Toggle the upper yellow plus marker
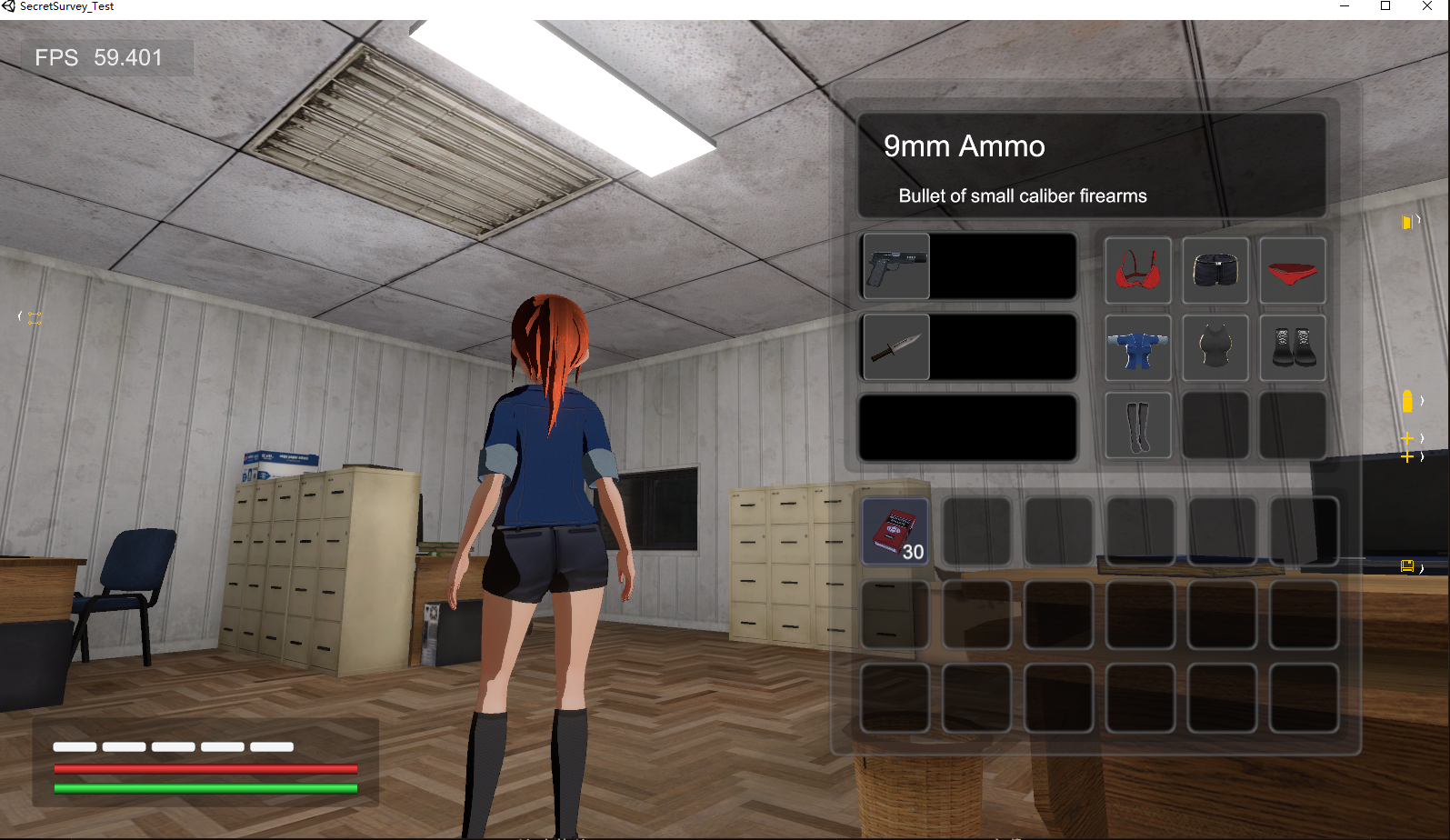The height and width of the screenshot is (840, 1450). 1406,438
